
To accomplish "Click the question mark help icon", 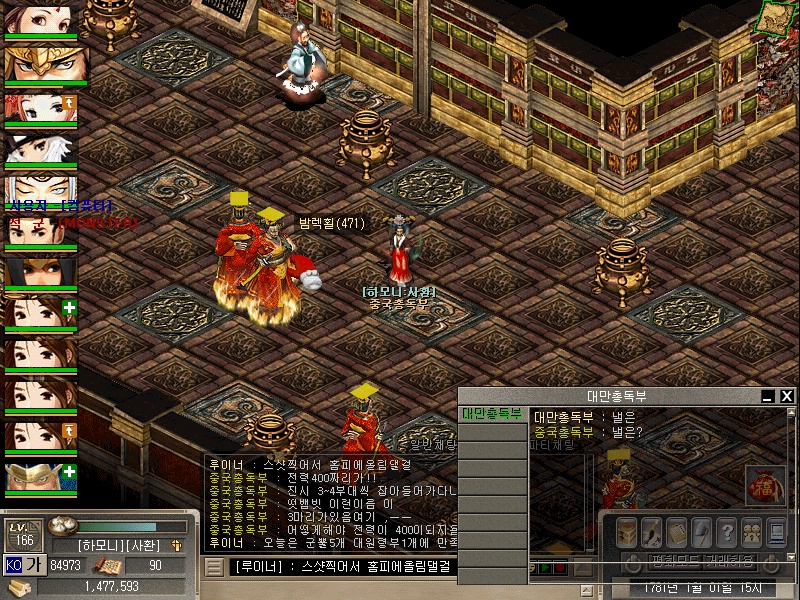I will 727,532.
